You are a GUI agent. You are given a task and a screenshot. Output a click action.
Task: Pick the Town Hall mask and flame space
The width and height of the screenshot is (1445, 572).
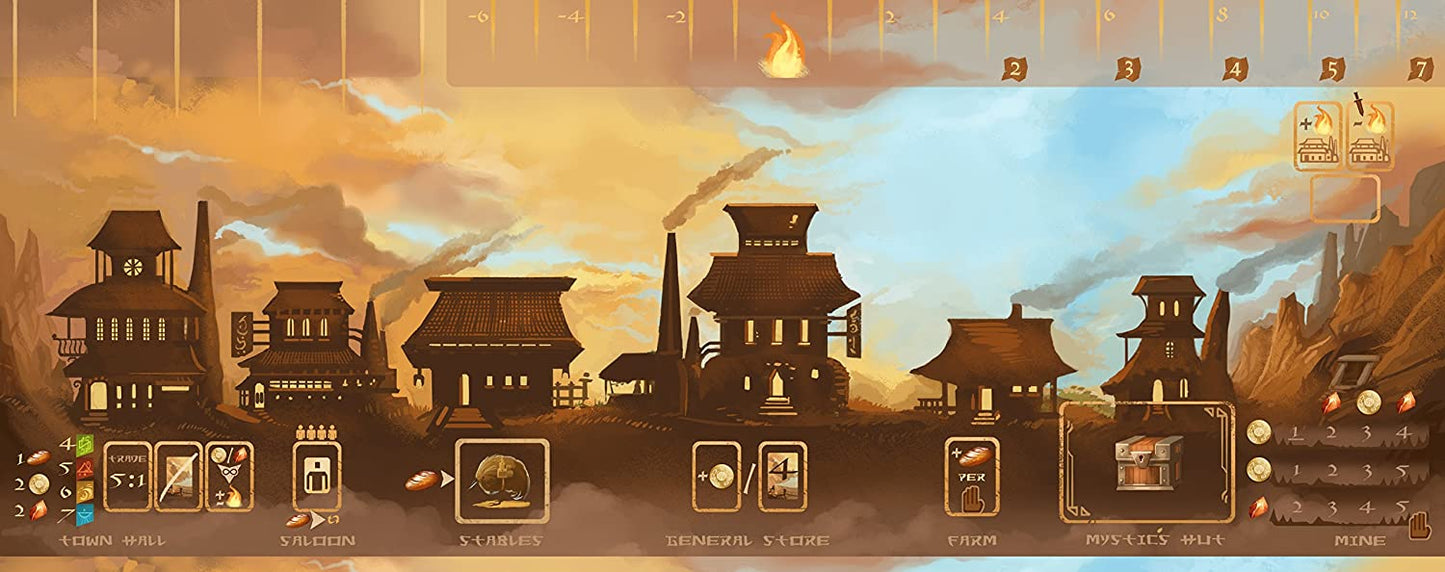click(x=229, y=476)
